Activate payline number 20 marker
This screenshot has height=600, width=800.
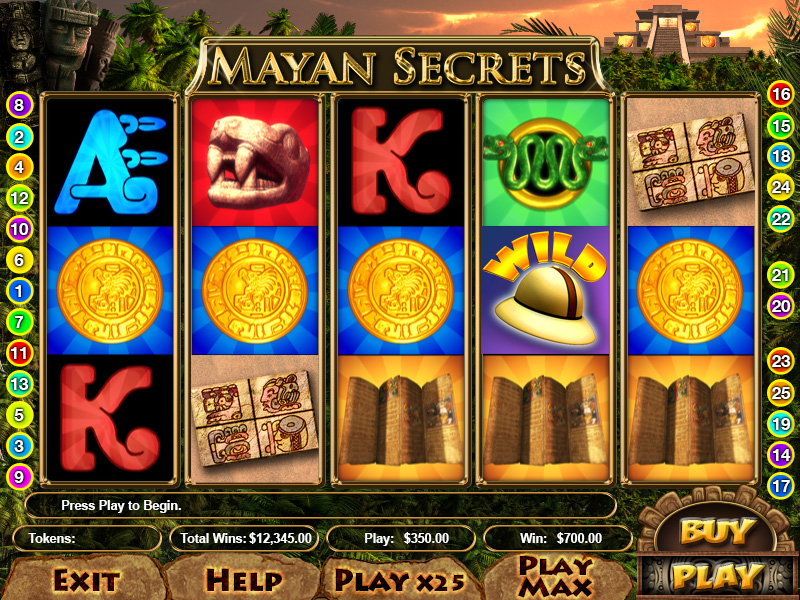click(x=780, y=306)
